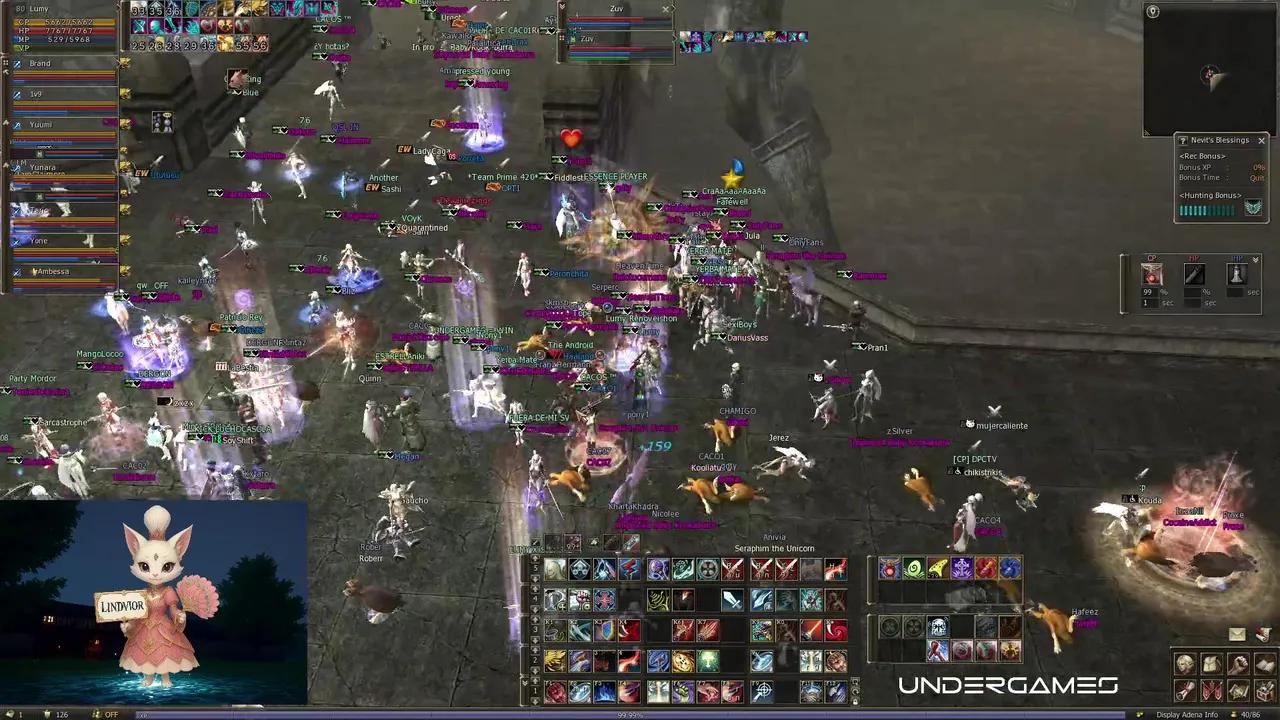Toggle the qw OFF indicator below Ambessa
Viewport: 1280px width, 720px height.
[152, 285]
